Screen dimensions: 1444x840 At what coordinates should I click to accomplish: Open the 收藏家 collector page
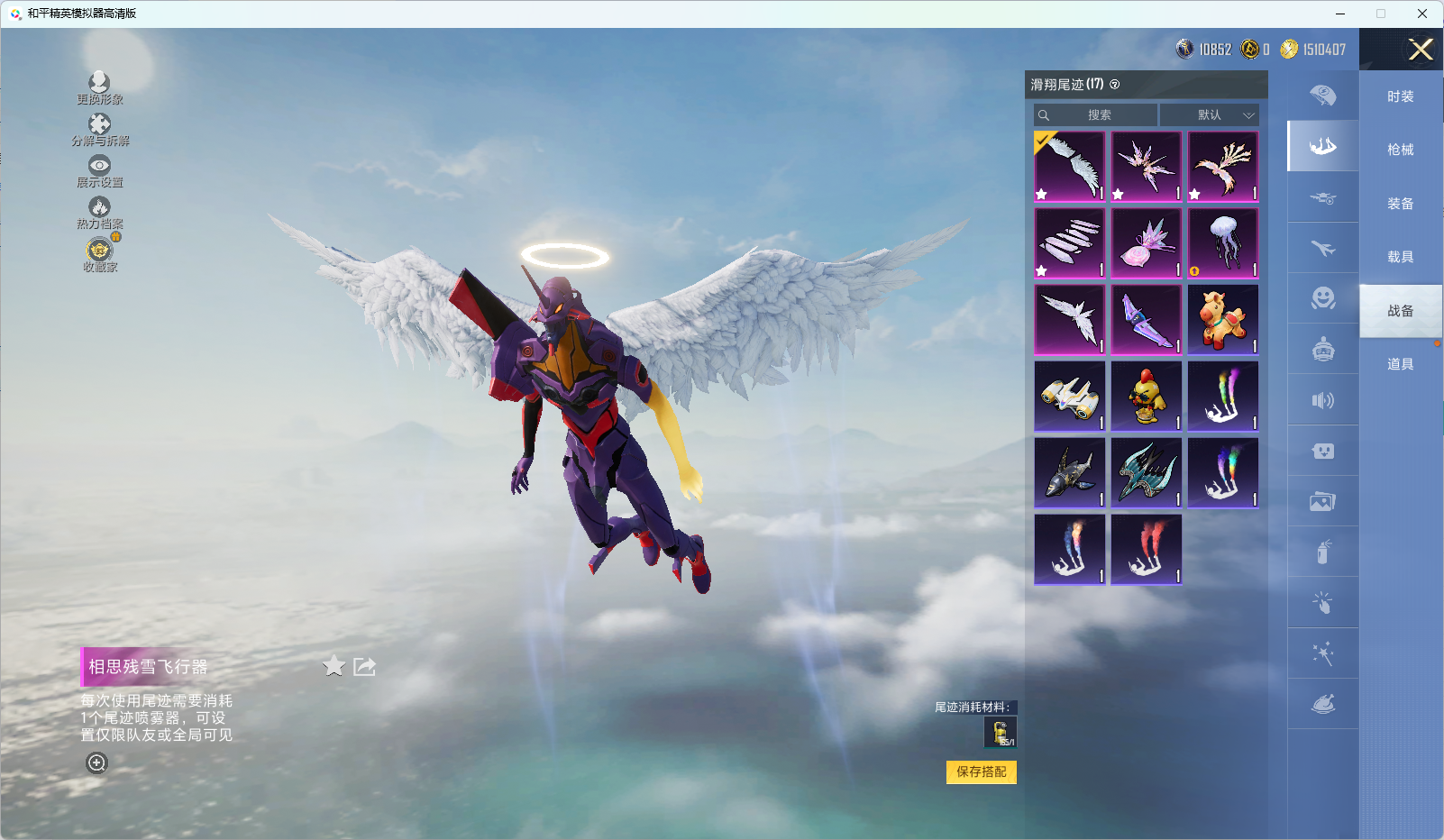tap(99, 253)
